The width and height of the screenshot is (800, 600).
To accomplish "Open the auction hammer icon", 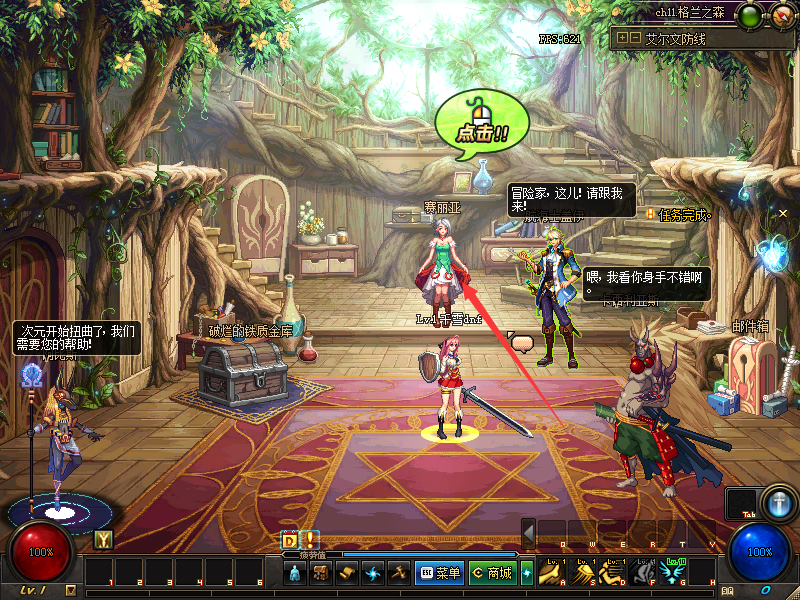I will 399,573.
